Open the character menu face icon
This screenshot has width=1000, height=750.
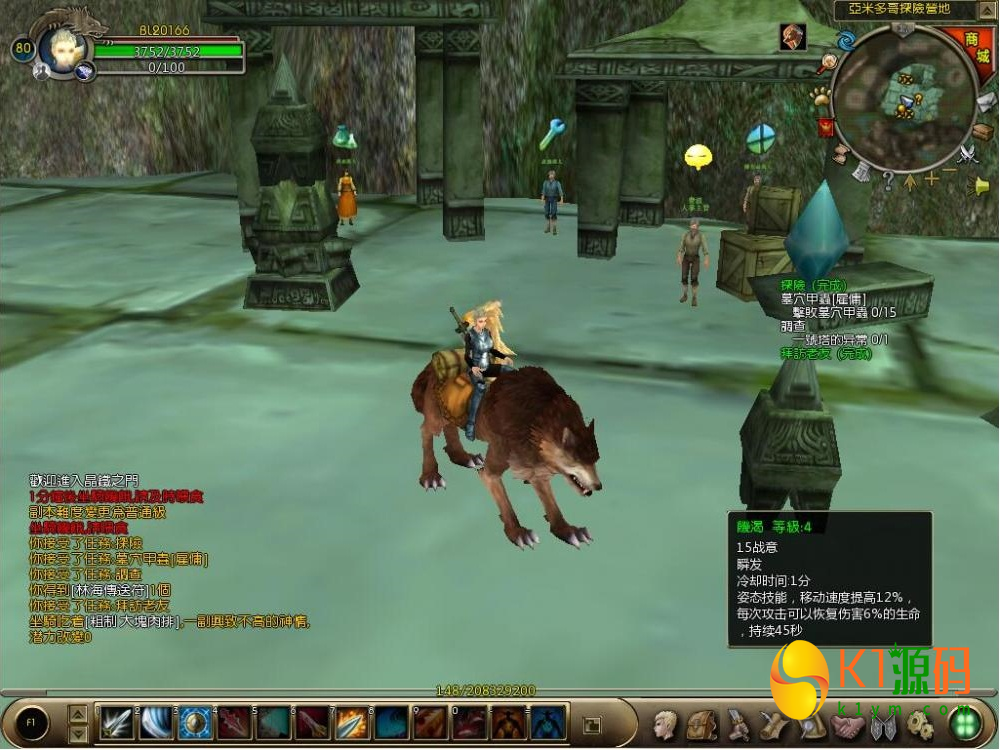[x=666, y=725]
